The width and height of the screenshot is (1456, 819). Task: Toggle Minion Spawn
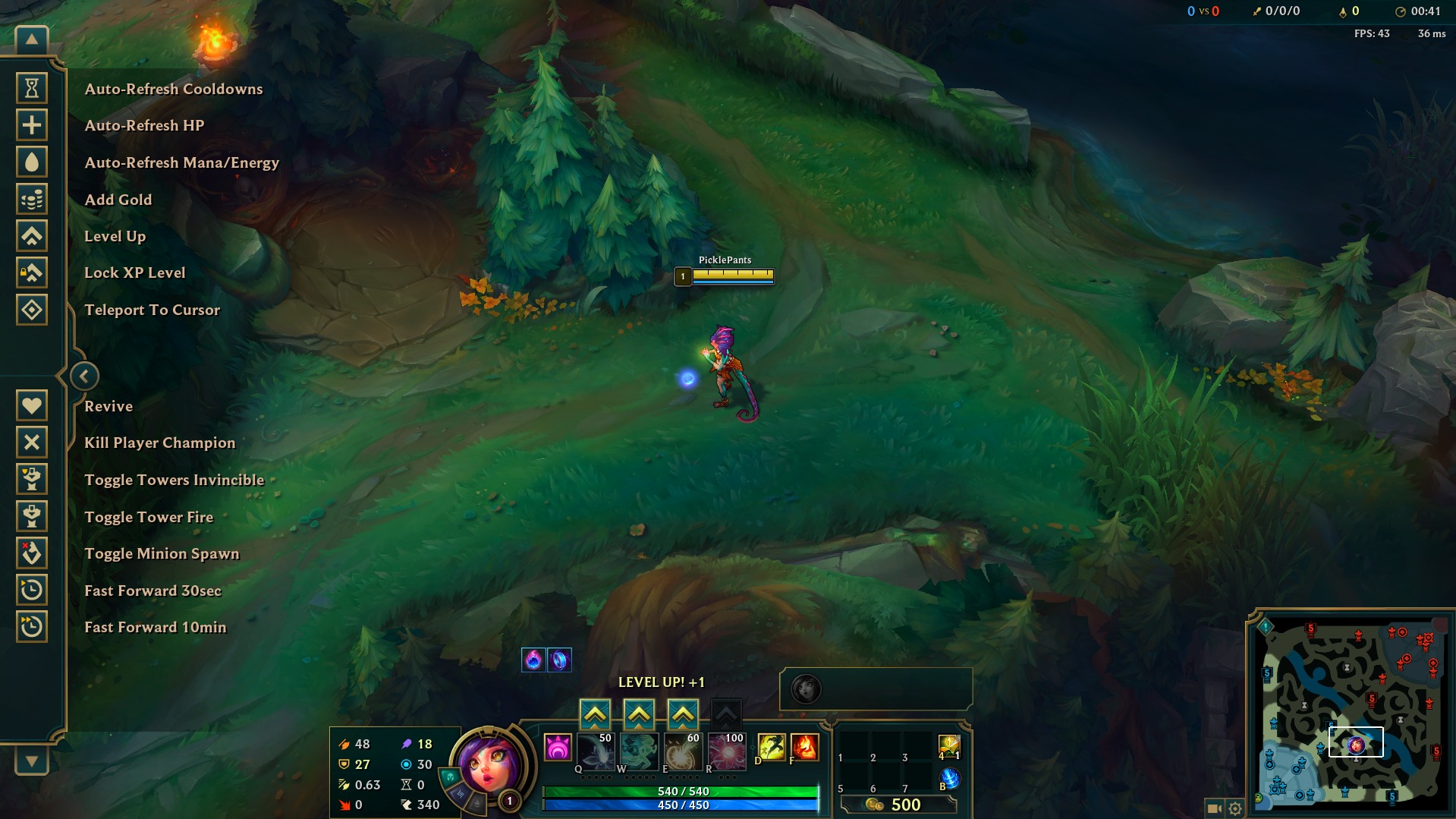(x=30, y=553)
